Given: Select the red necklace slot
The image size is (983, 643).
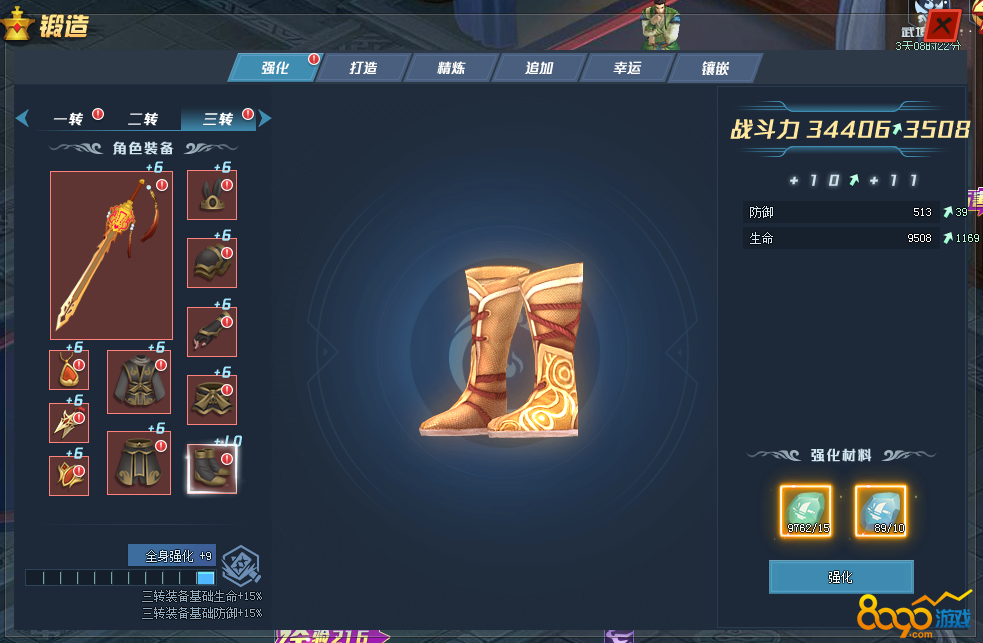Looking at the screenshot, I should tap(69, 370).
